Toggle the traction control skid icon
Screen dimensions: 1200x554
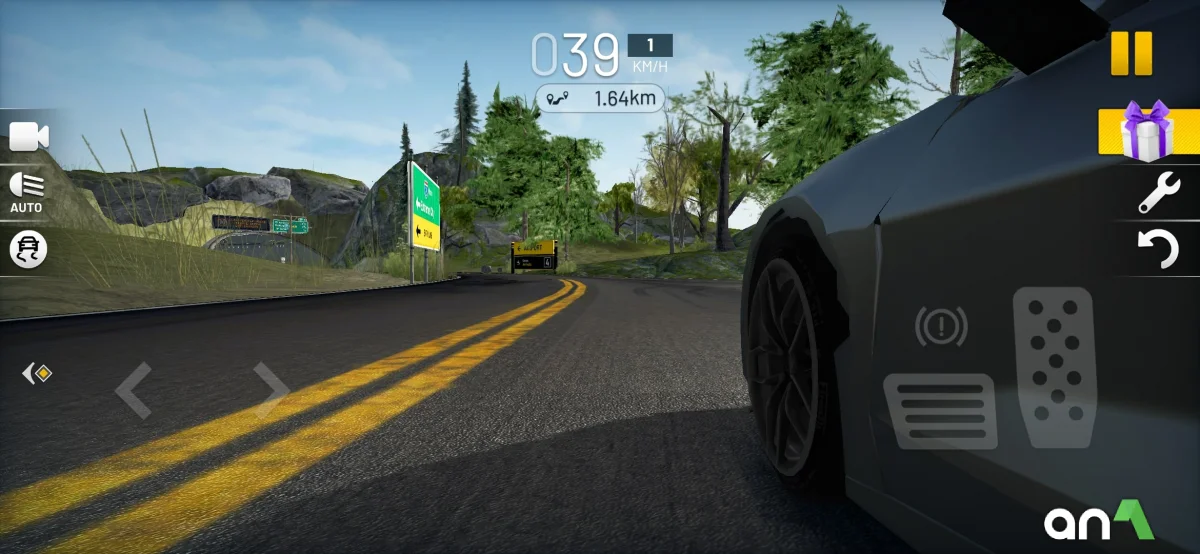click(x=28, y=249)
